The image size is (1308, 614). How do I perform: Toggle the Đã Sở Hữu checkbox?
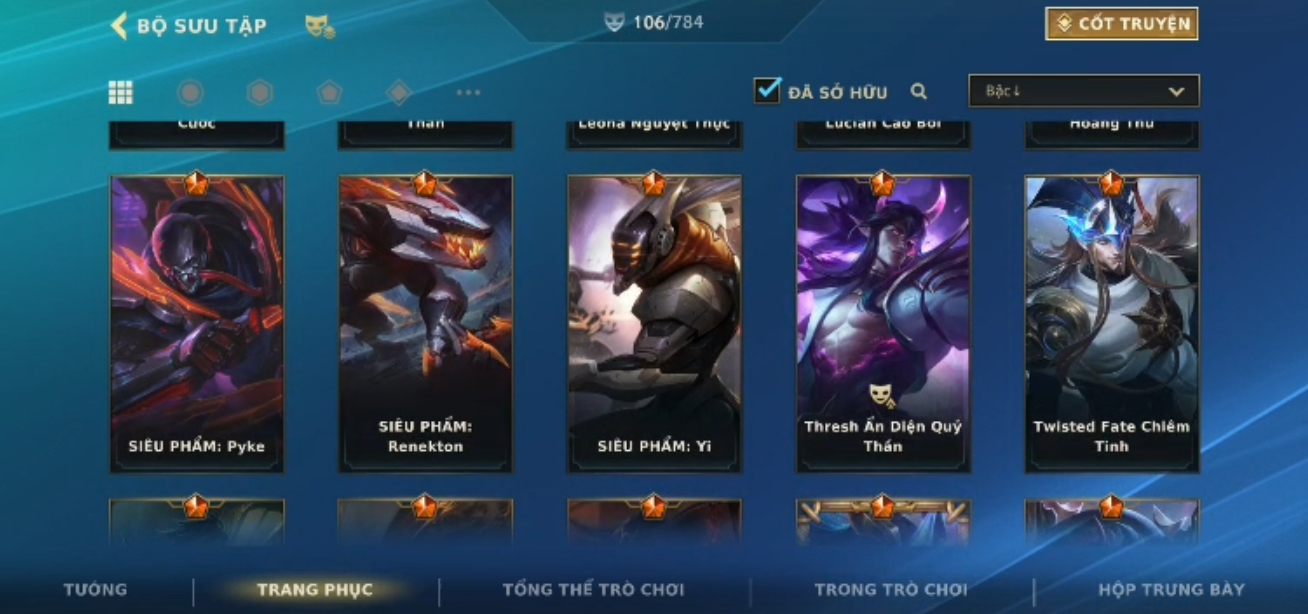(x=767, y=91)
